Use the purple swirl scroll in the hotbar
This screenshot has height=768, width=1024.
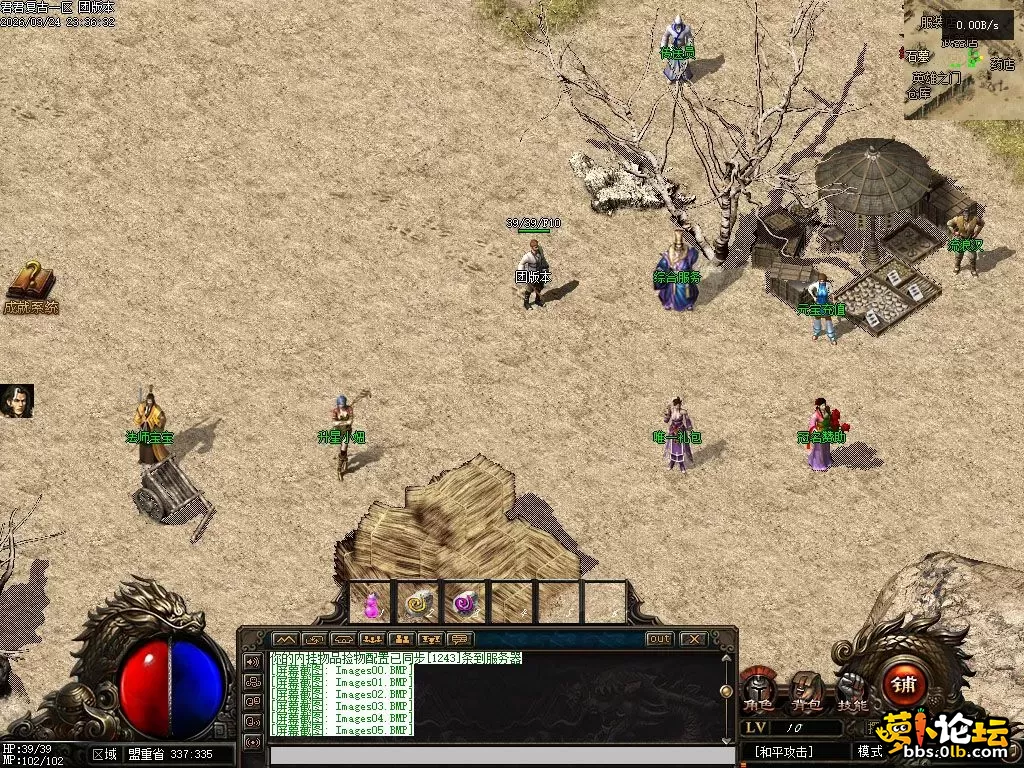tap(465, 603)
